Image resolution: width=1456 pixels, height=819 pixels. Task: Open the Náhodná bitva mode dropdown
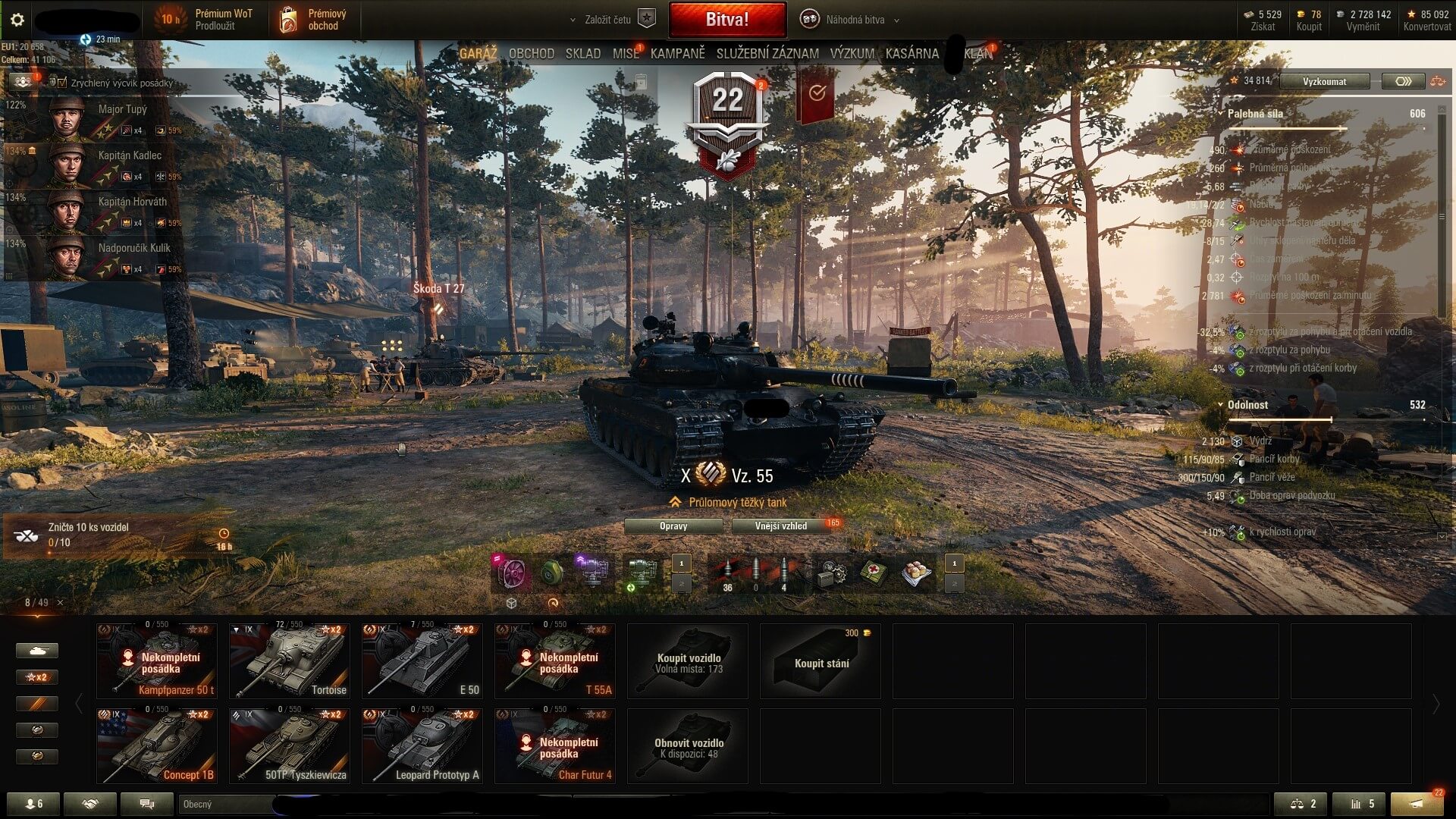854,20
